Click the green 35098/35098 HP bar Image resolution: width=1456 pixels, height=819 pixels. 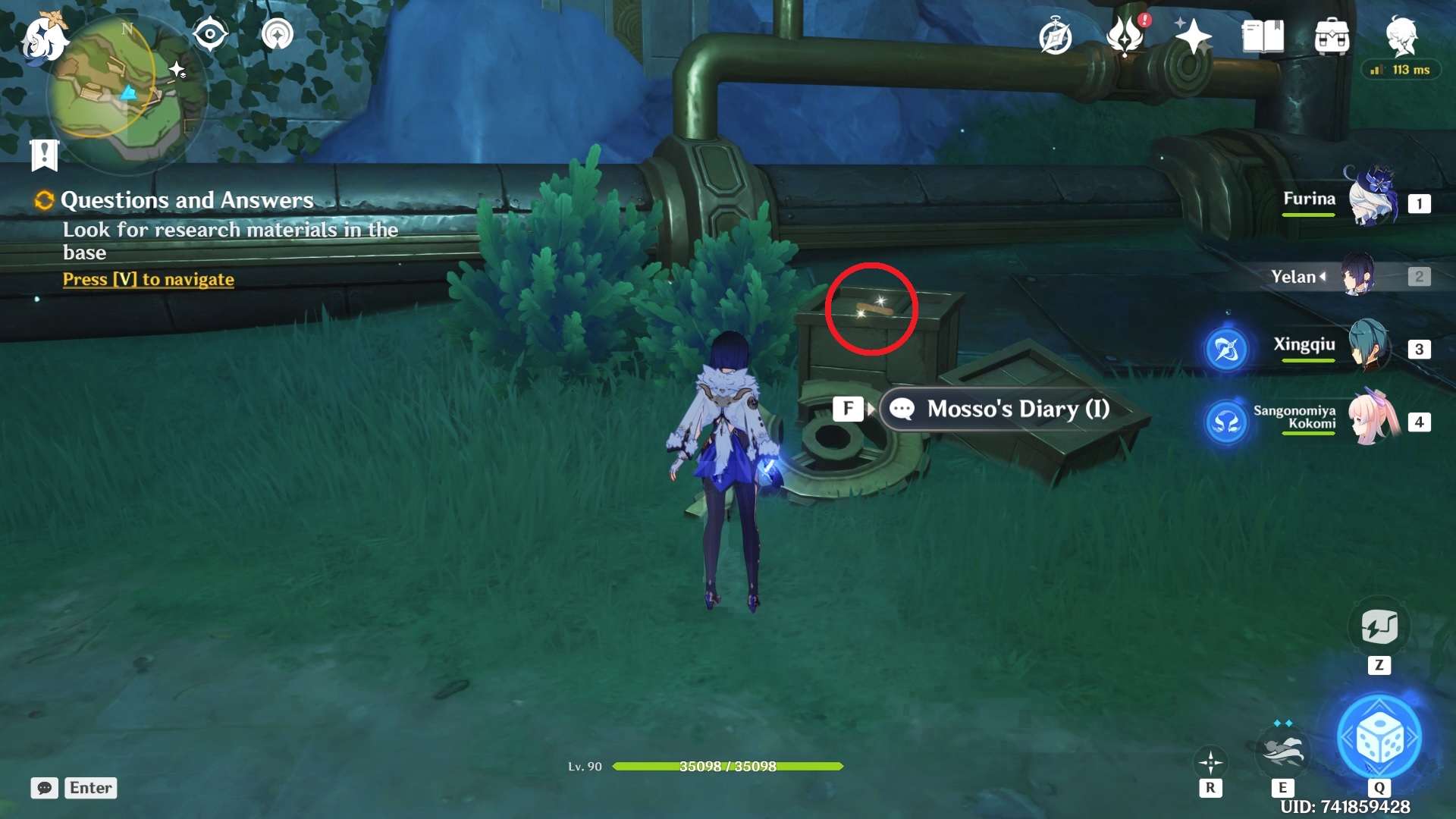click(727, 767)
